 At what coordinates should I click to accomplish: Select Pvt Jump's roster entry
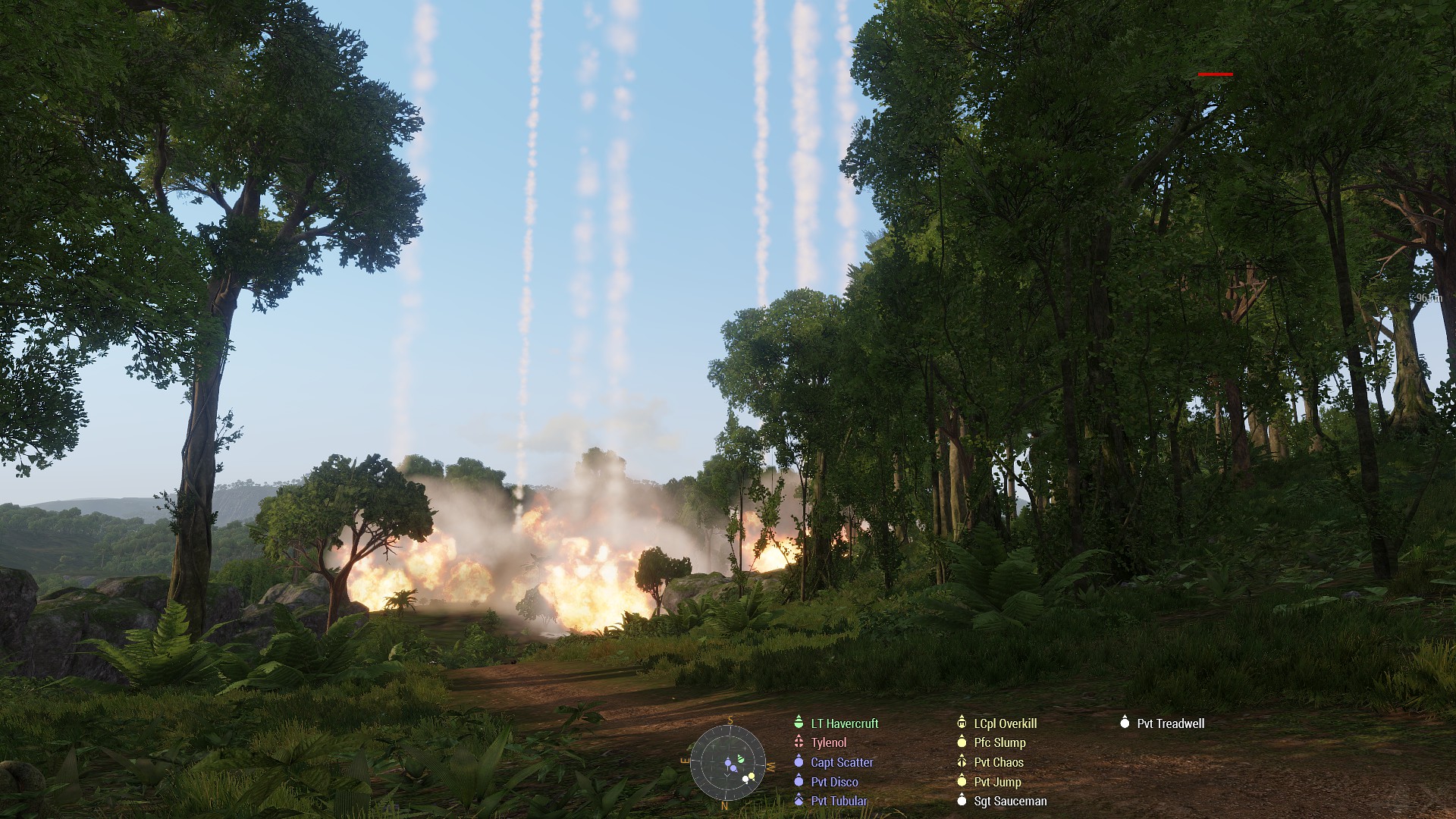pos(997,782)
